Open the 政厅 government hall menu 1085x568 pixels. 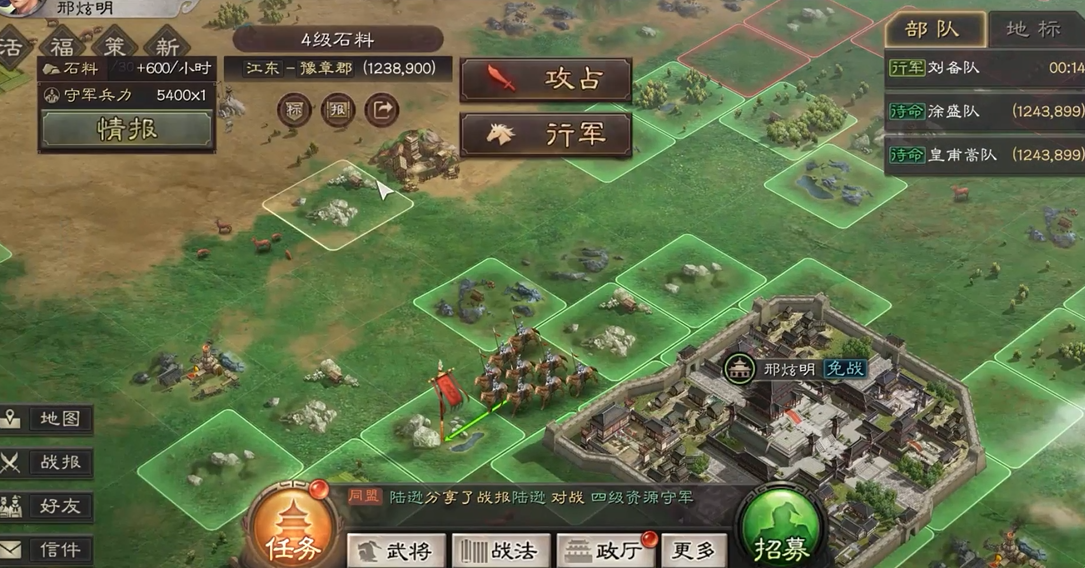click(x=605, y=550)
